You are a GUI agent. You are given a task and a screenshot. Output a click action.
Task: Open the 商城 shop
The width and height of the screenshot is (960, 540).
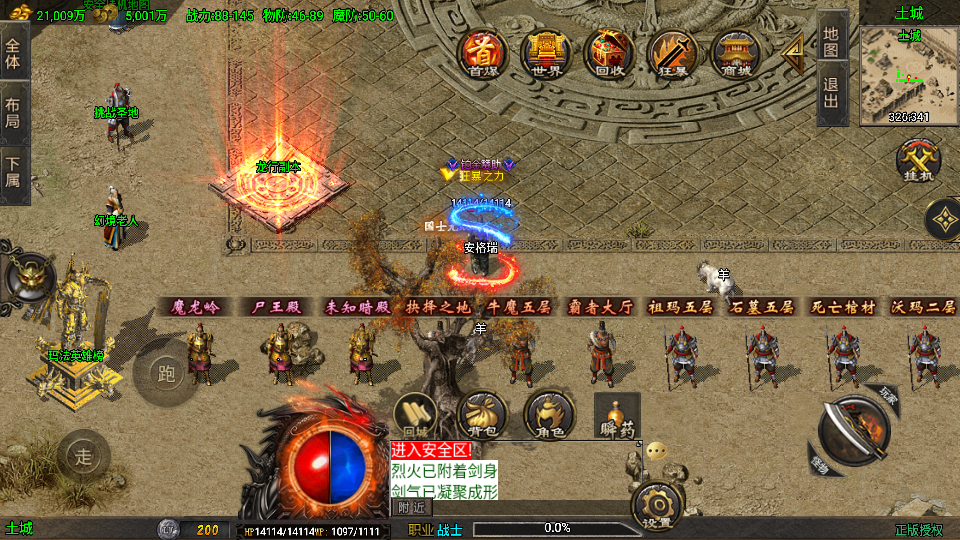click(735, 53)
